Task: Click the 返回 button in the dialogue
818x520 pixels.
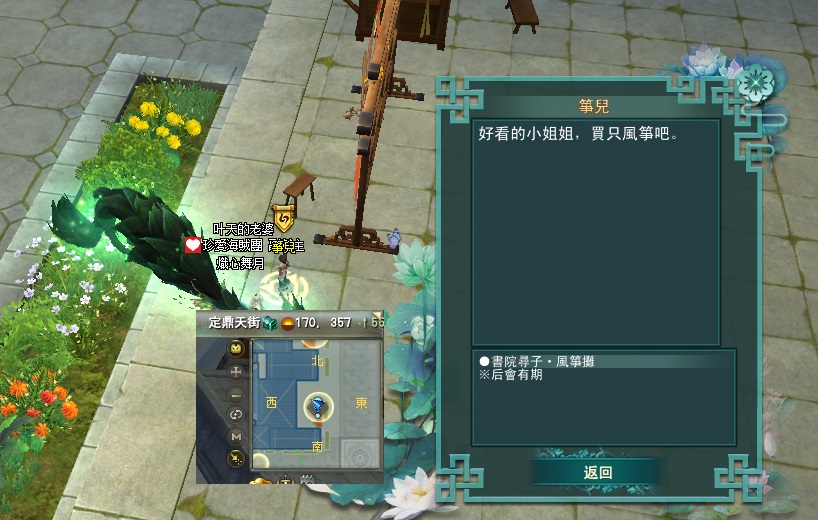Action: (597, 472)
